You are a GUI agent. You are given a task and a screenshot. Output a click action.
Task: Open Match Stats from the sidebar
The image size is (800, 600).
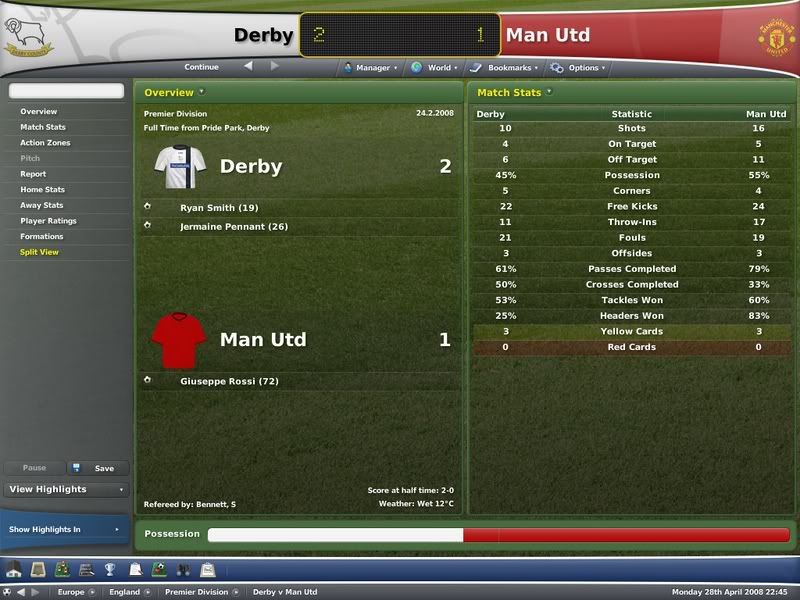click(x=43, y=127)
